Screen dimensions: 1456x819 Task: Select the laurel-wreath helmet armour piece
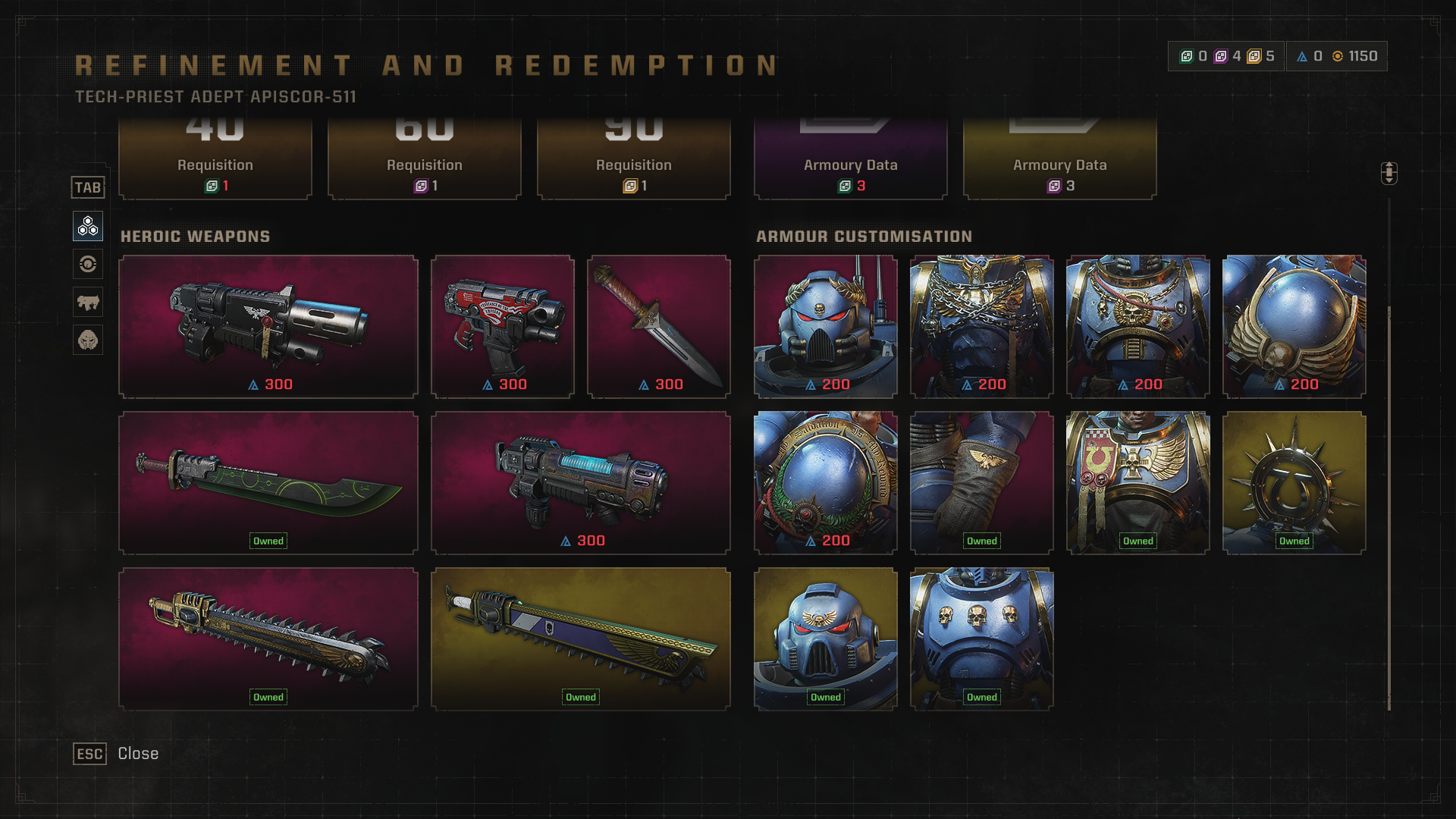tap(826, 326)
